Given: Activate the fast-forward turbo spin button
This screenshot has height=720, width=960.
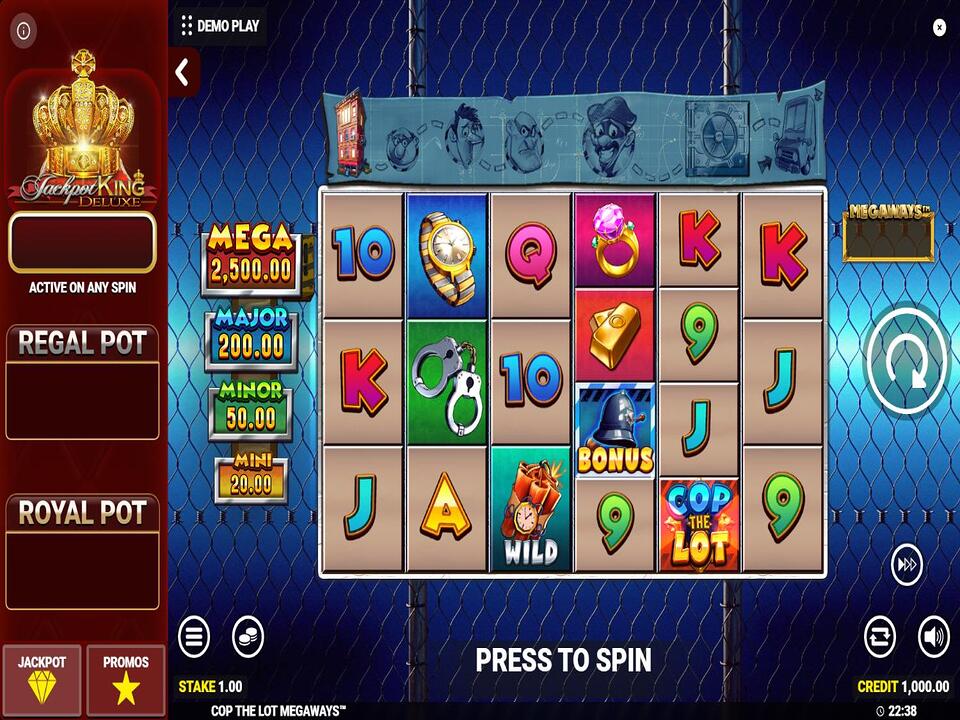Looking at the screenshot, I should (907, 566).
